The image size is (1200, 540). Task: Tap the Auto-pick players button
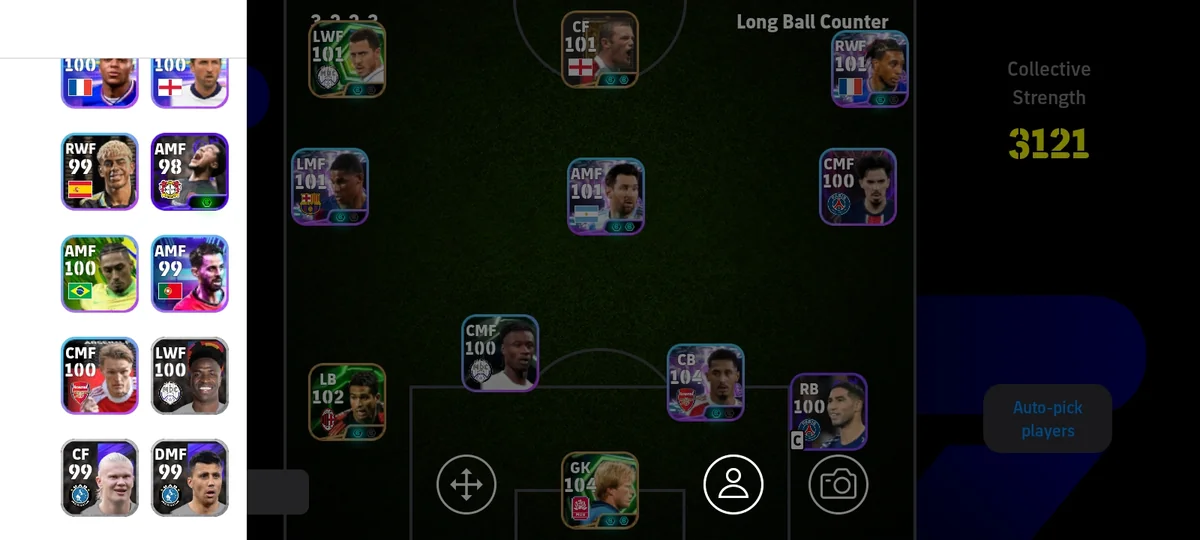[x=1047, y=419]
